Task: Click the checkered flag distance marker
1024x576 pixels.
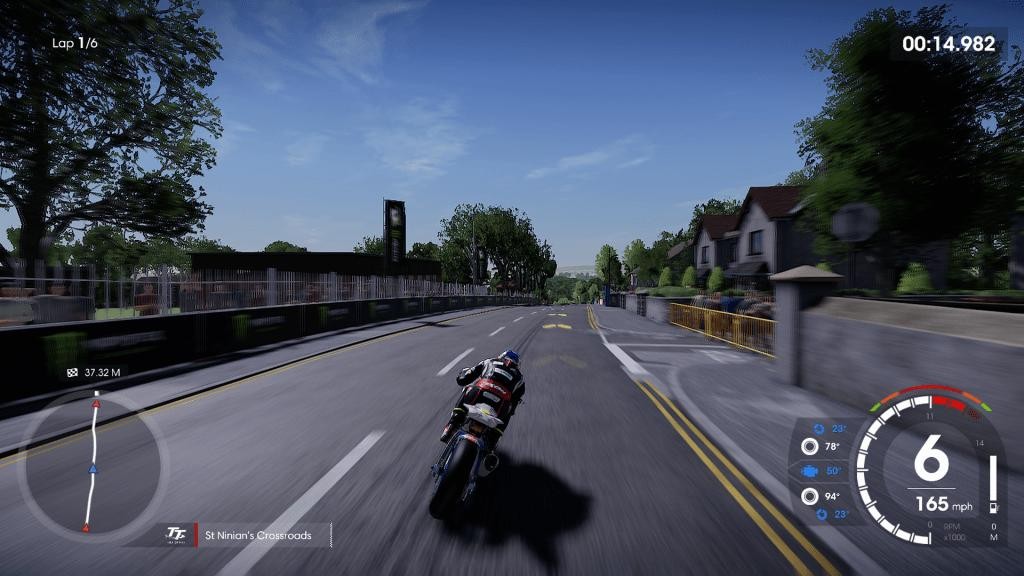Action: pos(71,373)
